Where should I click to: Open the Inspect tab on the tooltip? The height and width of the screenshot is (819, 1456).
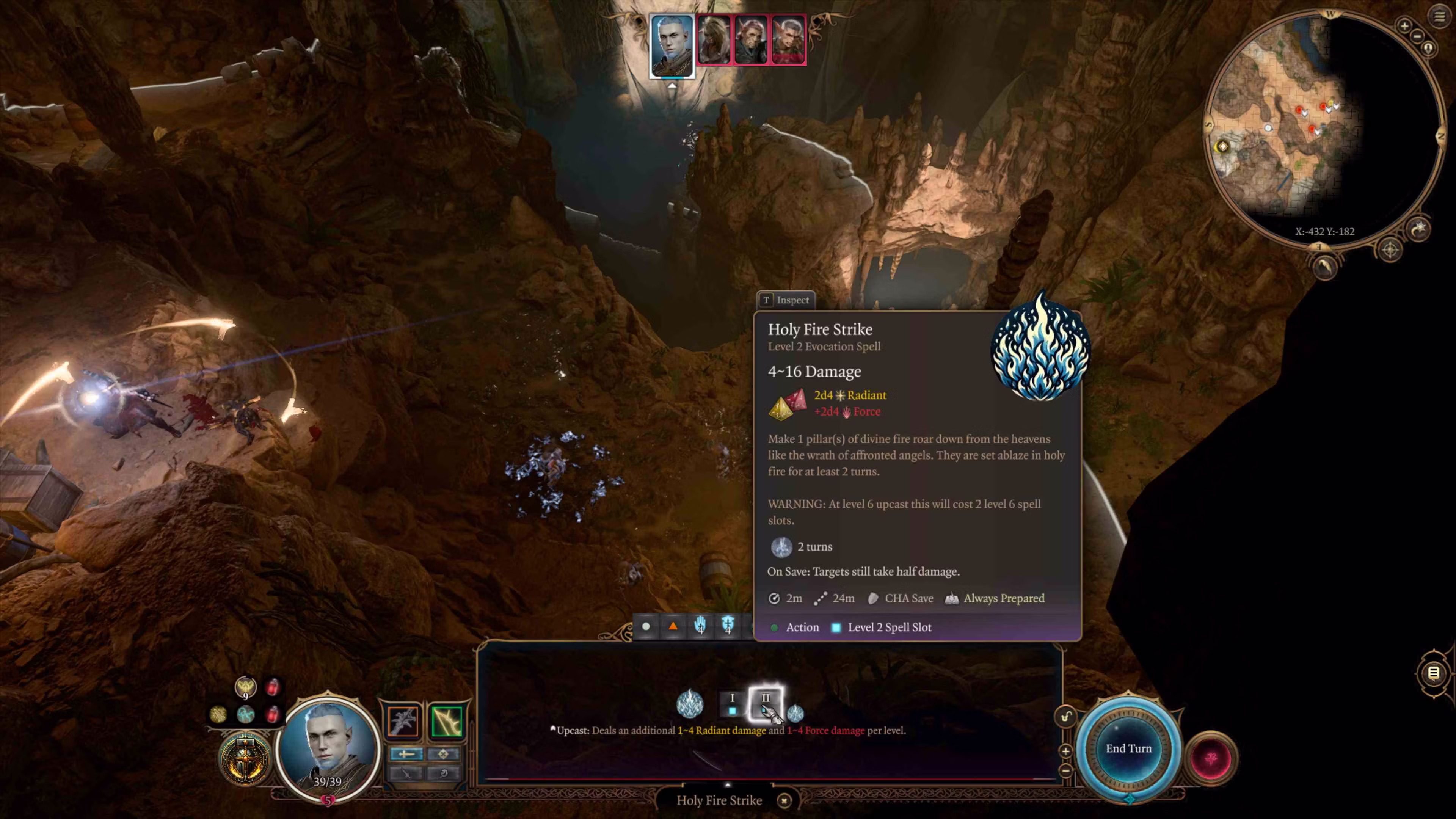(x=786, y=300)
